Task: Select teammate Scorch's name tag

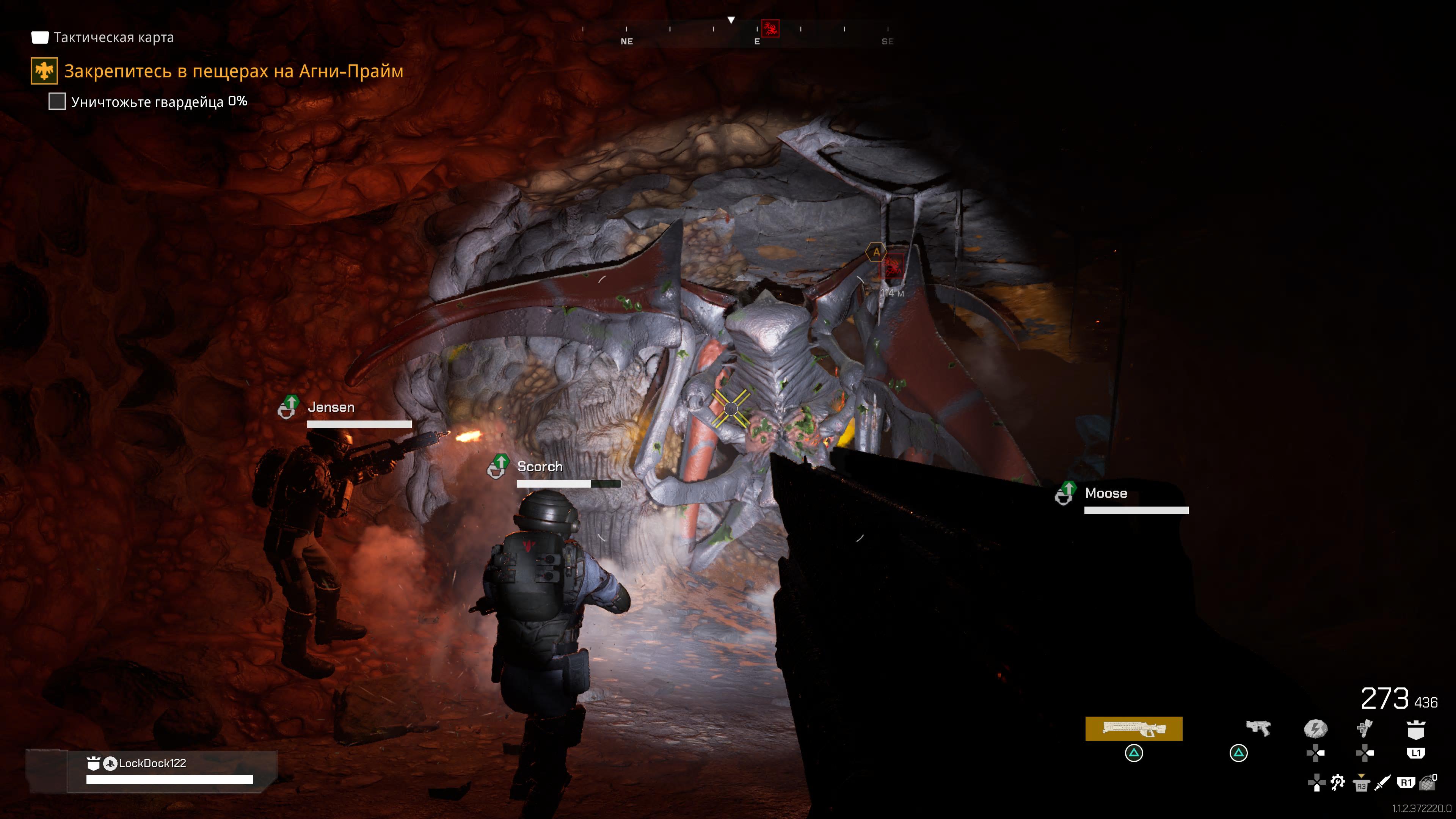Action: pos(540,467)
